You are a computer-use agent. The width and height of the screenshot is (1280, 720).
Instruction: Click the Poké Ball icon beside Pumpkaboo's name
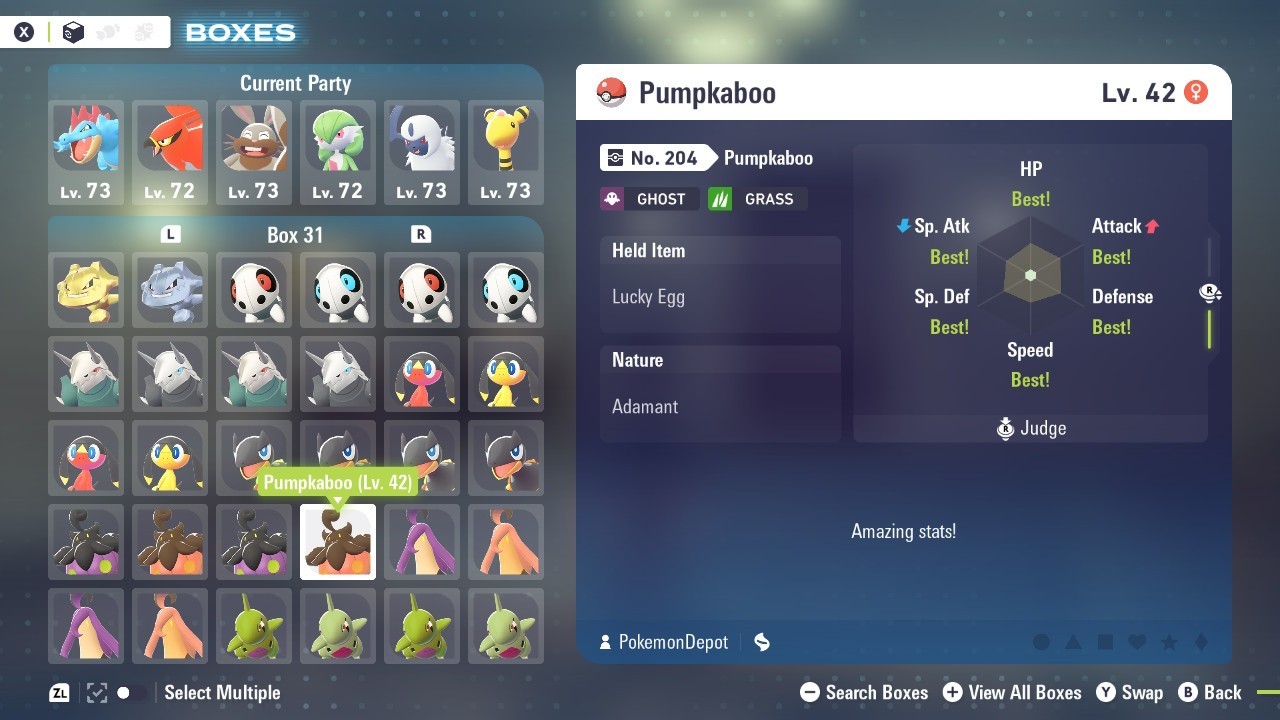[613, 92]
